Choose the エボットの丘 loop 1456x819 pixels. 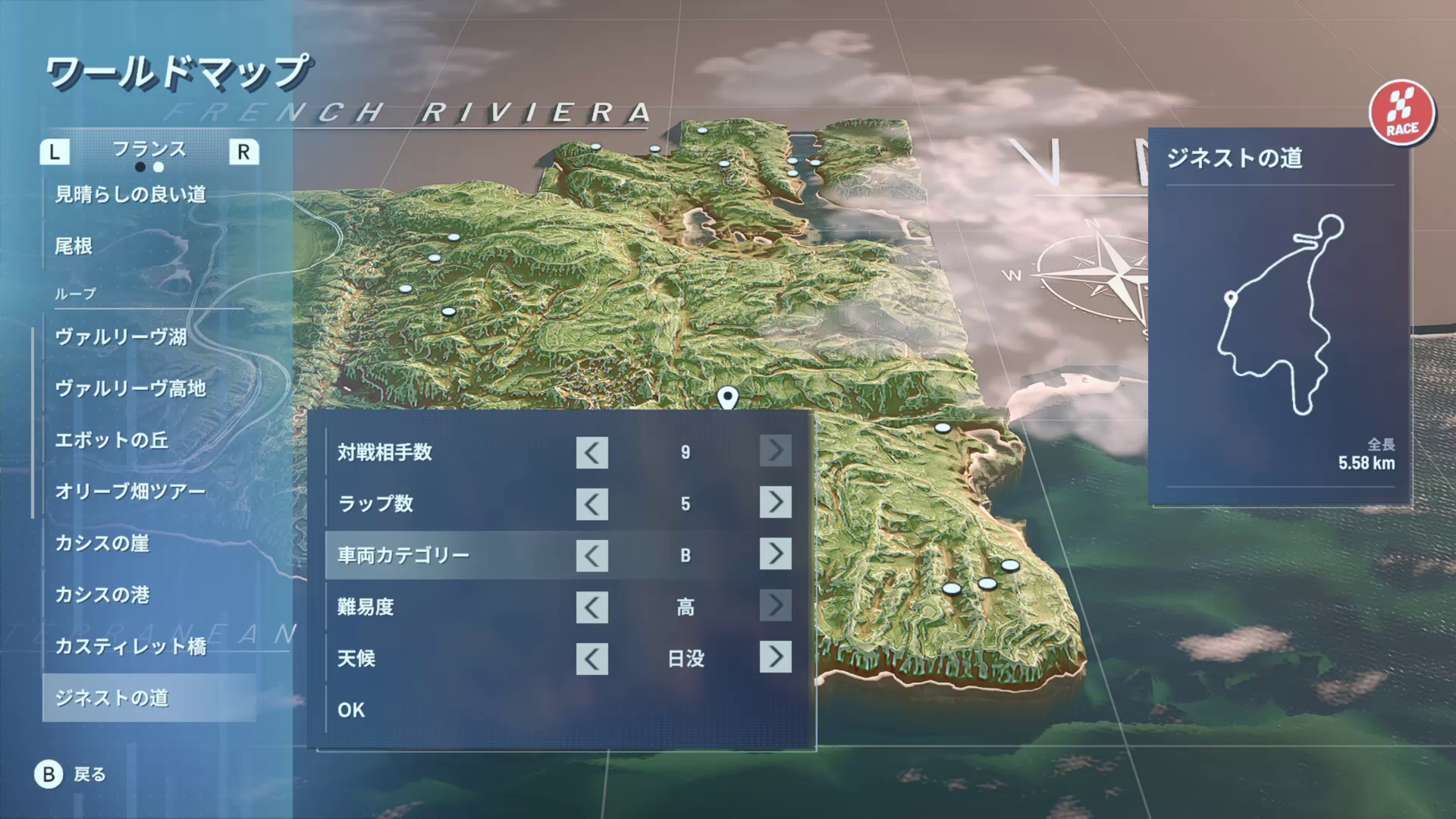click(x=111, y=440)
